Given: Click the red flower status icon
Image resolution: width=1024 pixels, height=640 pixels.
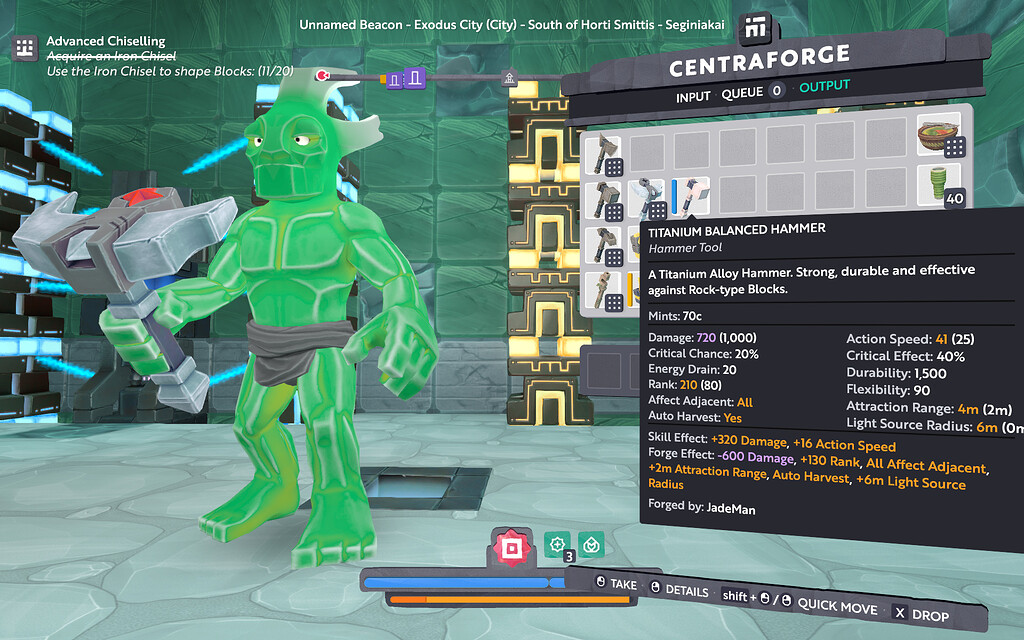Looking at the screenshot, I should [511, 547].
